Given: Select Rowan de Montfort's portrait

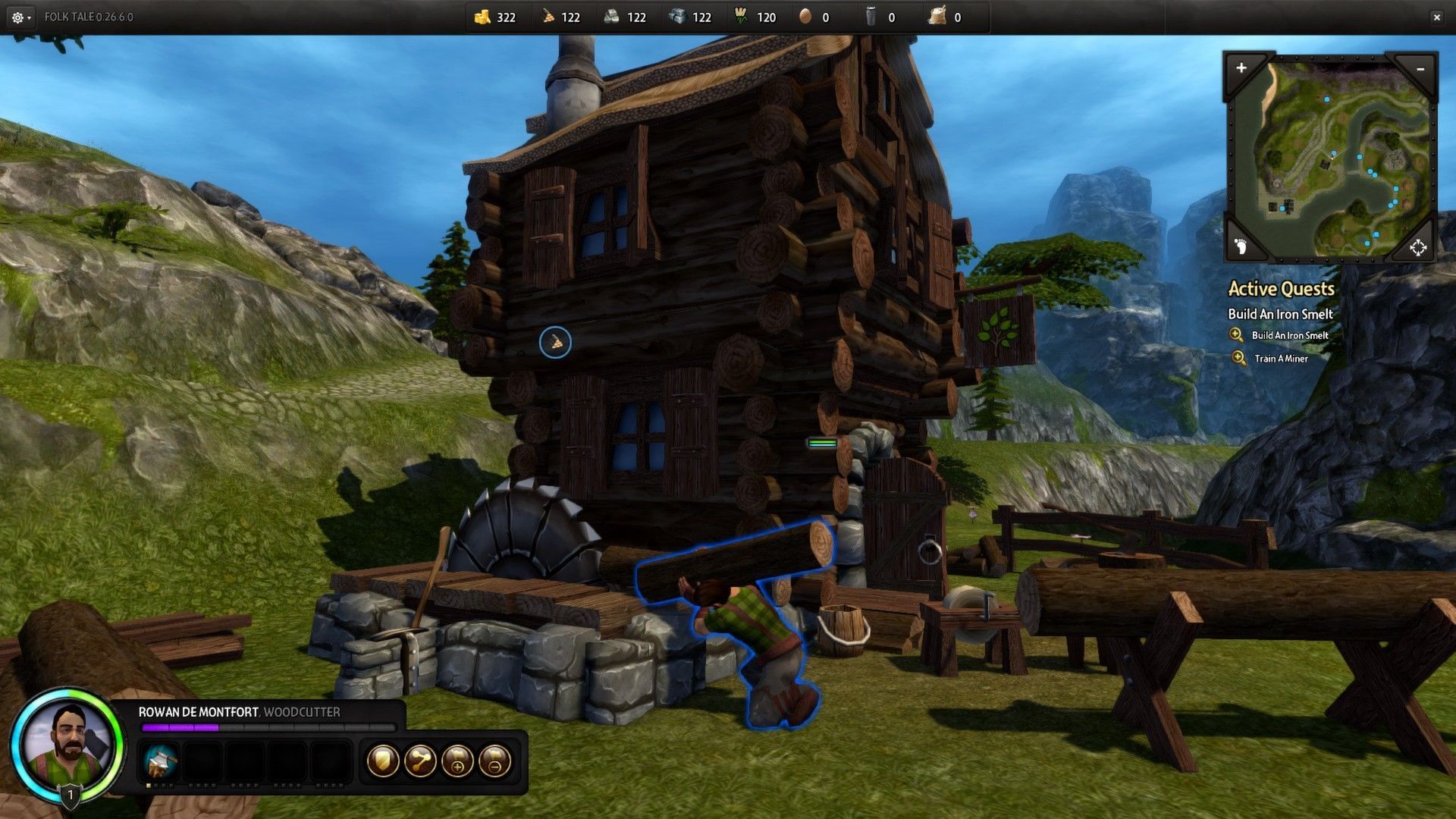Looking at the screenshot, I should click(x=67, y=743).
